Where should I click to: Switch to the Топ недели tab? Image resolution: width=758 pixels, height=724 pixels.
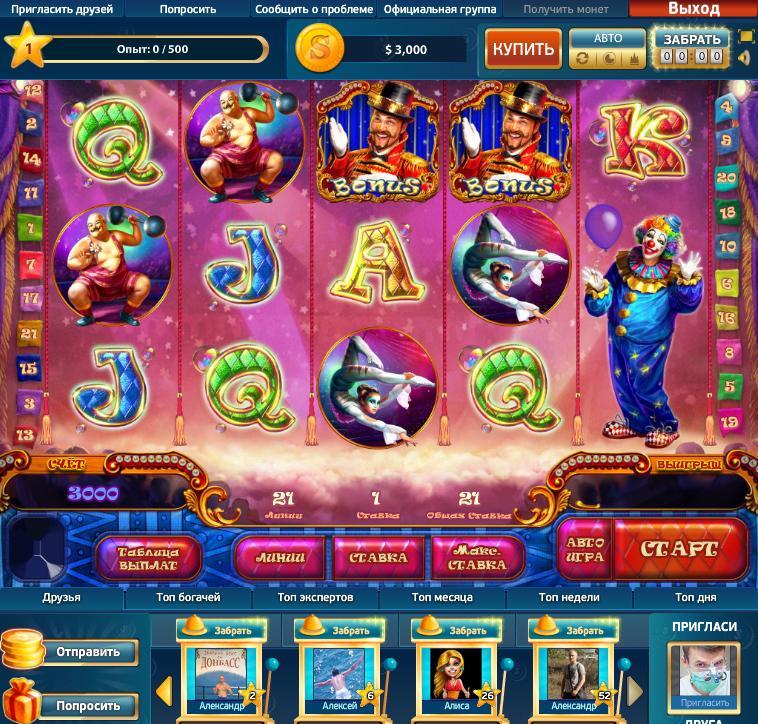(x=569, y=597)
